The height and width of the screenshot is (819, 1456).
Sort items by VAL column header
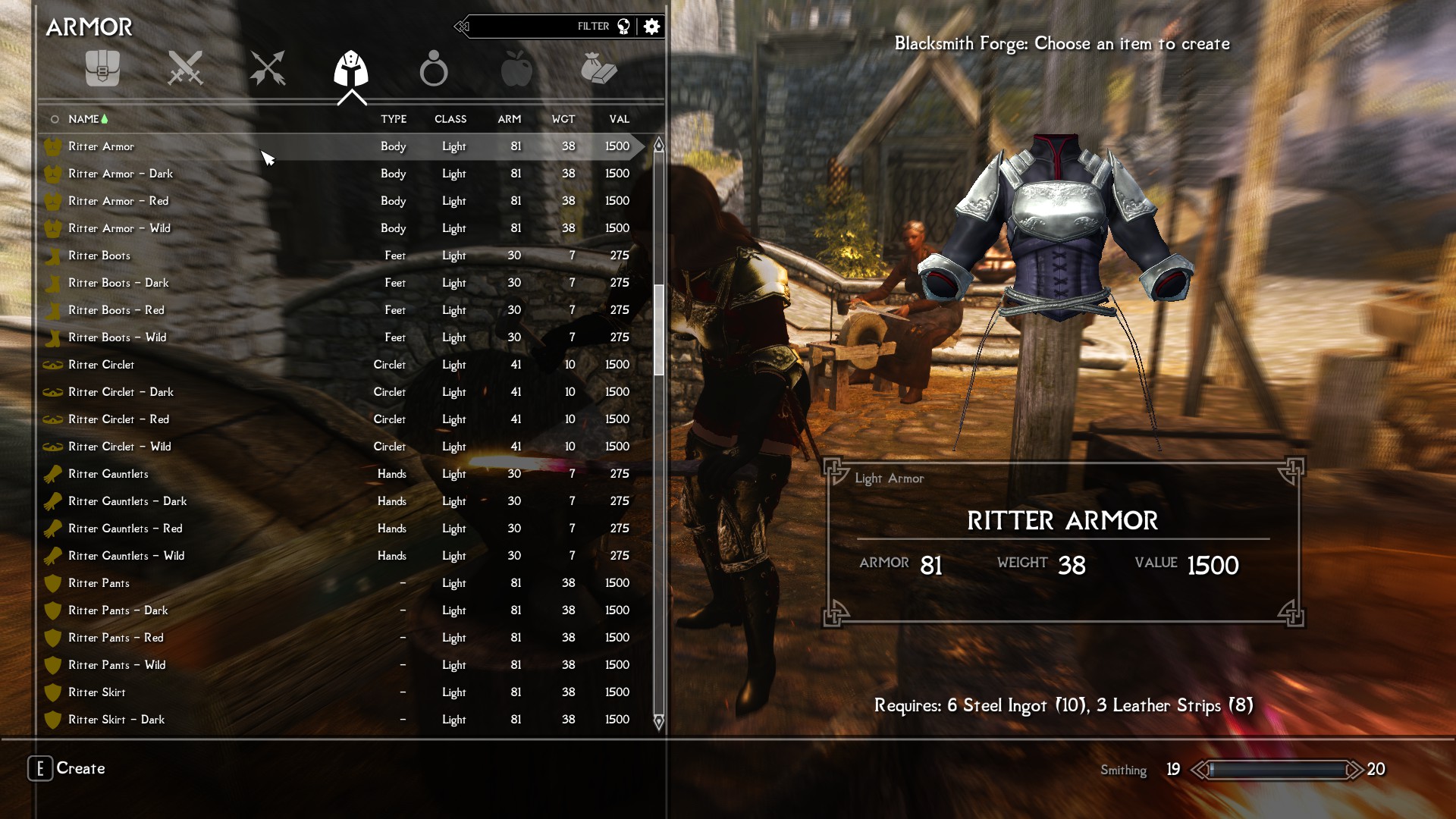[619, 119]
